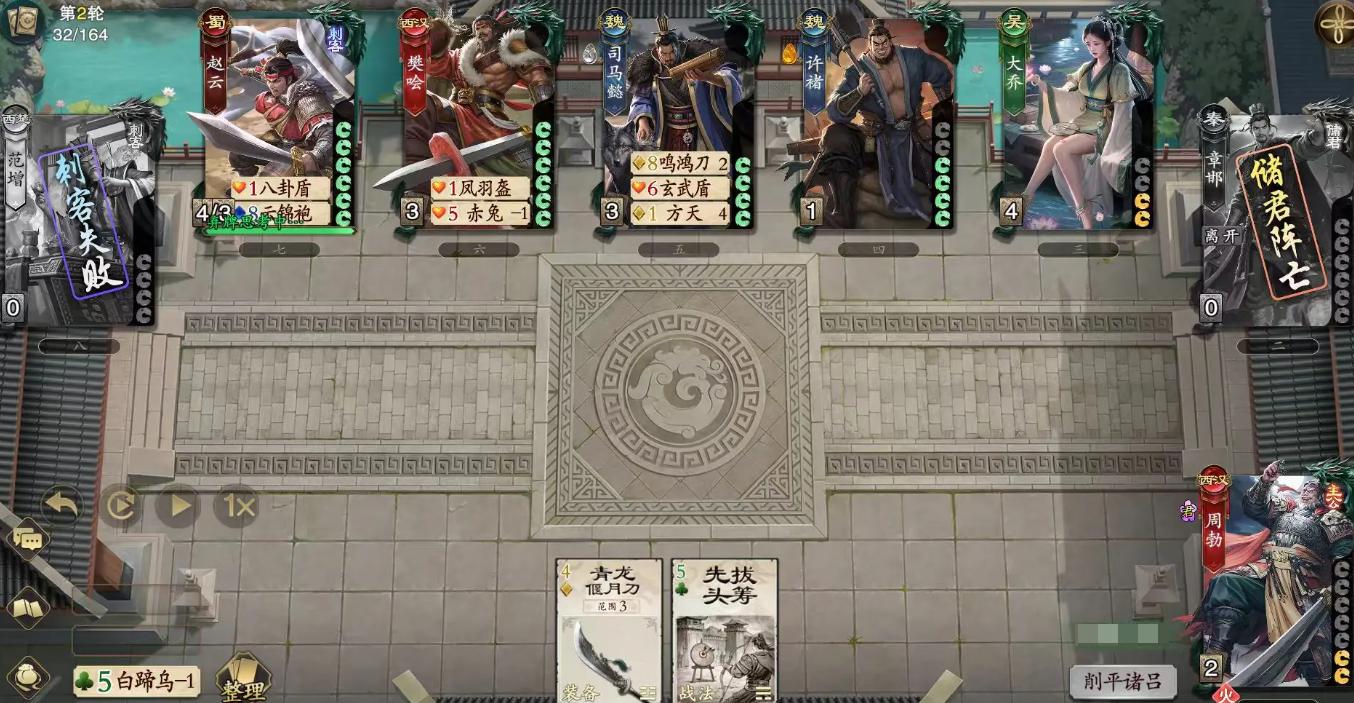
Task: Open the book log icon
Action: click(x=28, y=607)
